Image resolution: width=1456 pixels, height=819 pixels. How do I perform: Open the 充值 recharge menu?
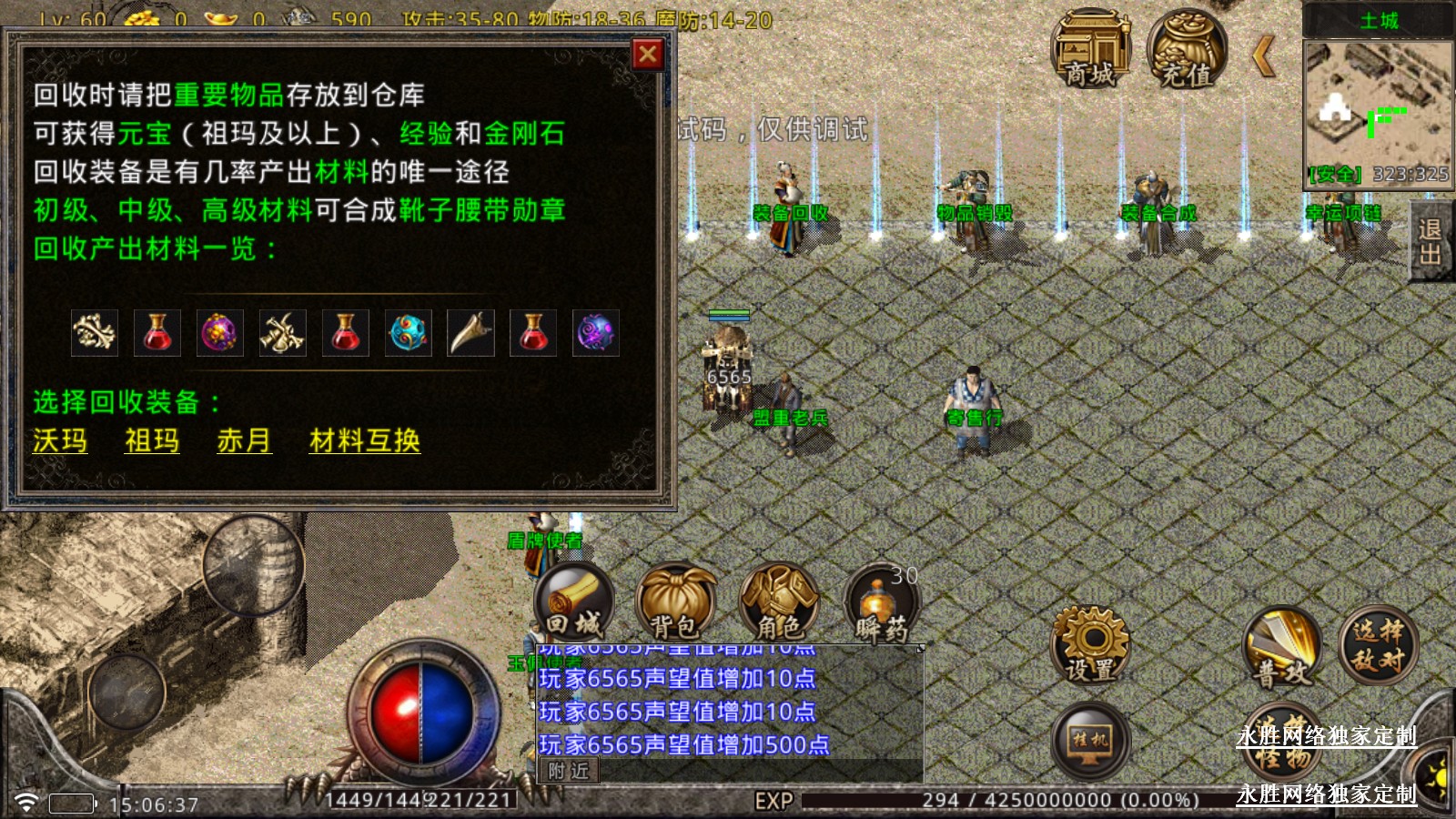(1187, 50)
